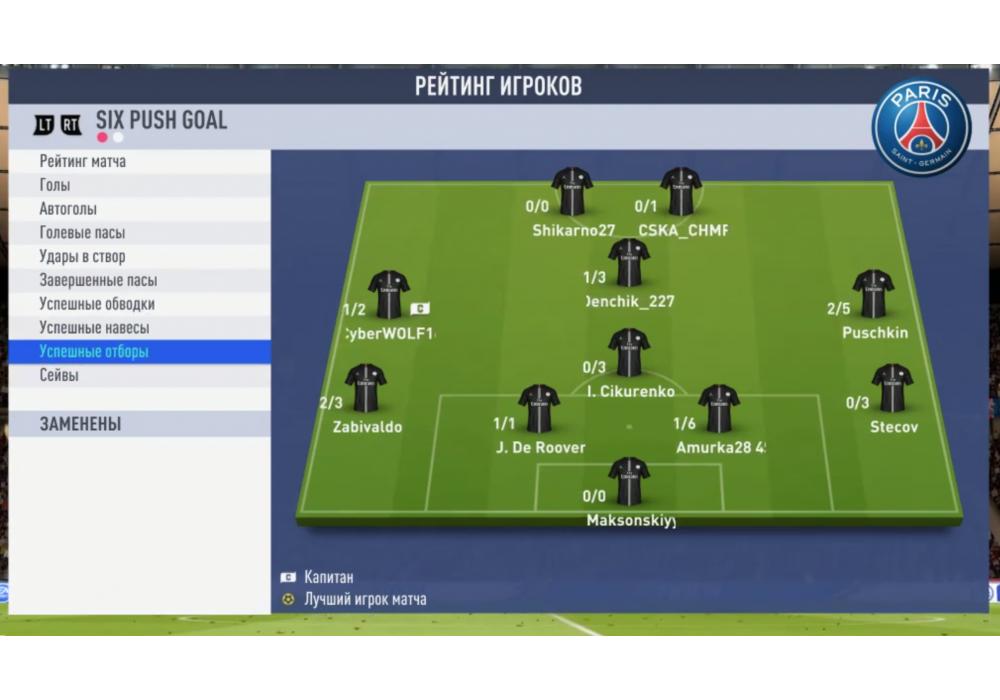The width and height of the screenshot is (1000, 700).
Task: Select striker Shikarno27
Action: (572, 191)
